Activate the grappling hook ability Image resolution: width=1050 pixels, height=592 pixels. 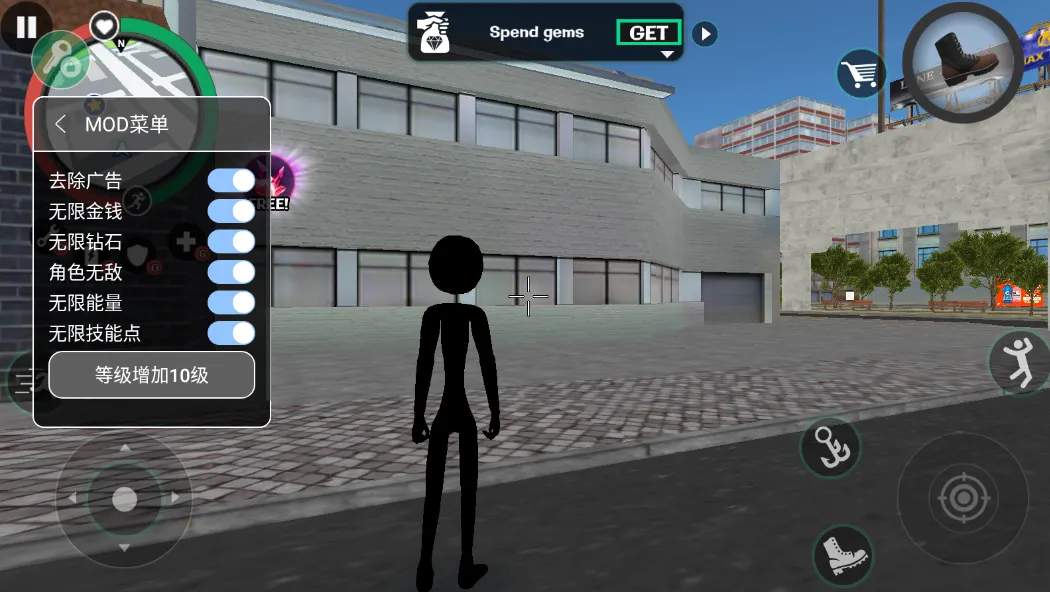pyautogui.click(x=830, y=446)
